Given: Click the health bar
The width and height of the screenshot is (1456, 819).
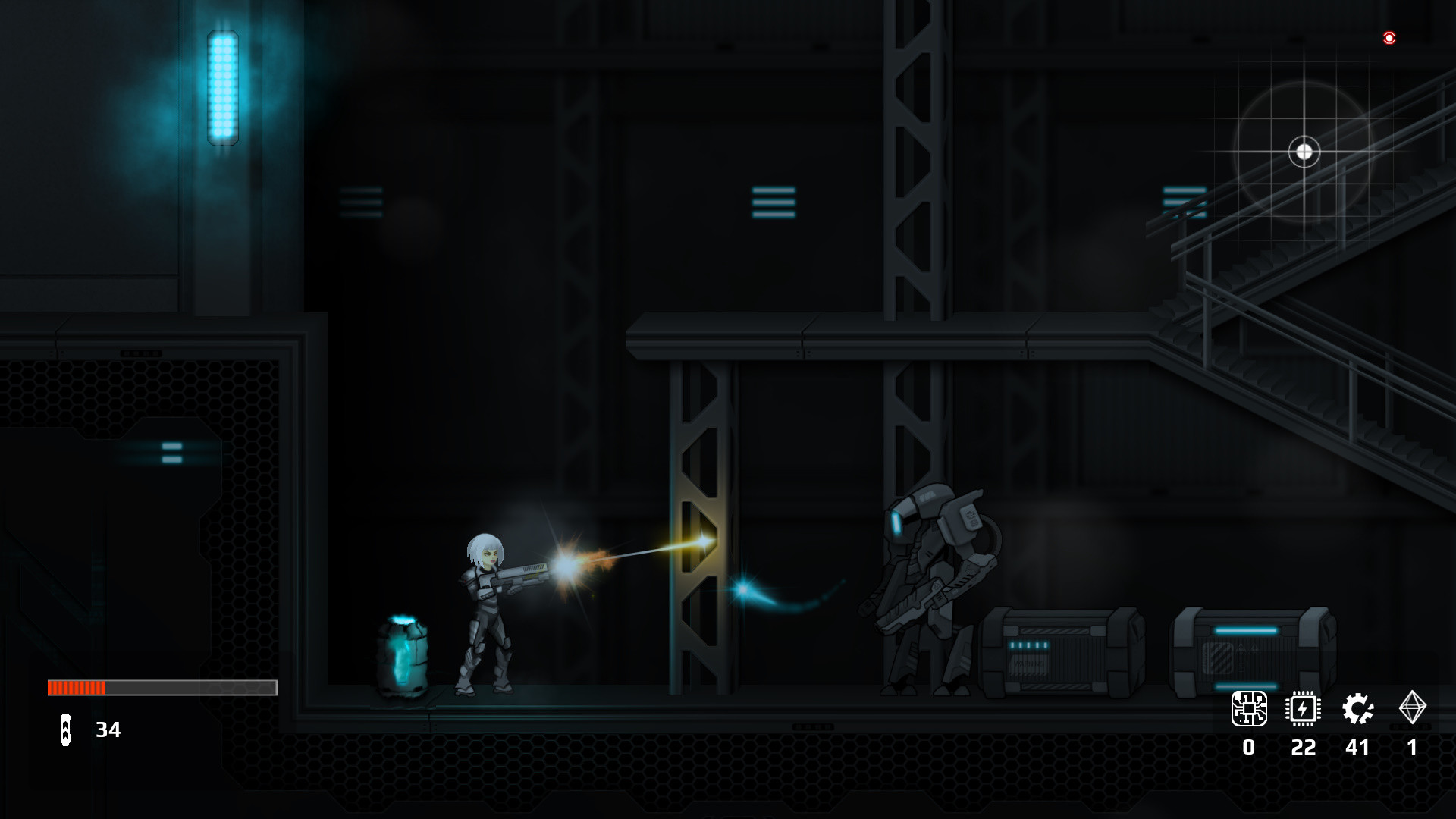Looking at the screenshot, I should (x=162, y=689).
